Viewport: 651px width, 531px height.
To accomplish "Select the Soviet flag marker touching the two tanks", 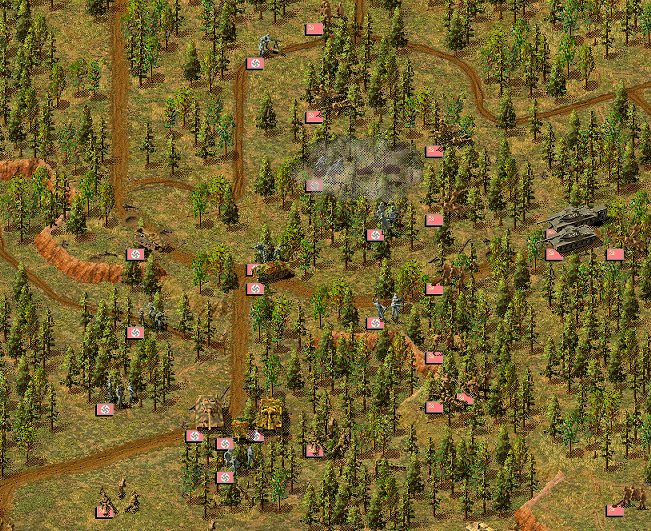I will [x=553, y=254].
